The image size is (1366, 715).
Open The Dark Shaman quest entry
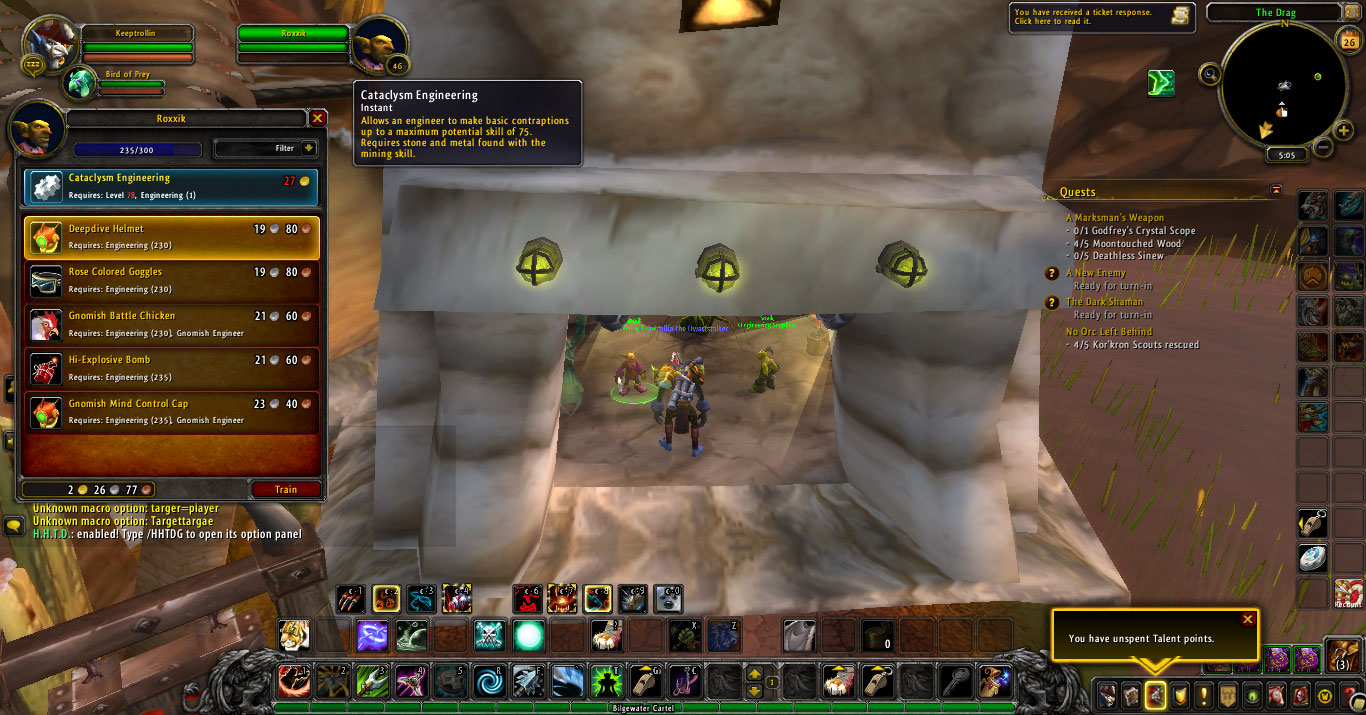click(1104, 302)
